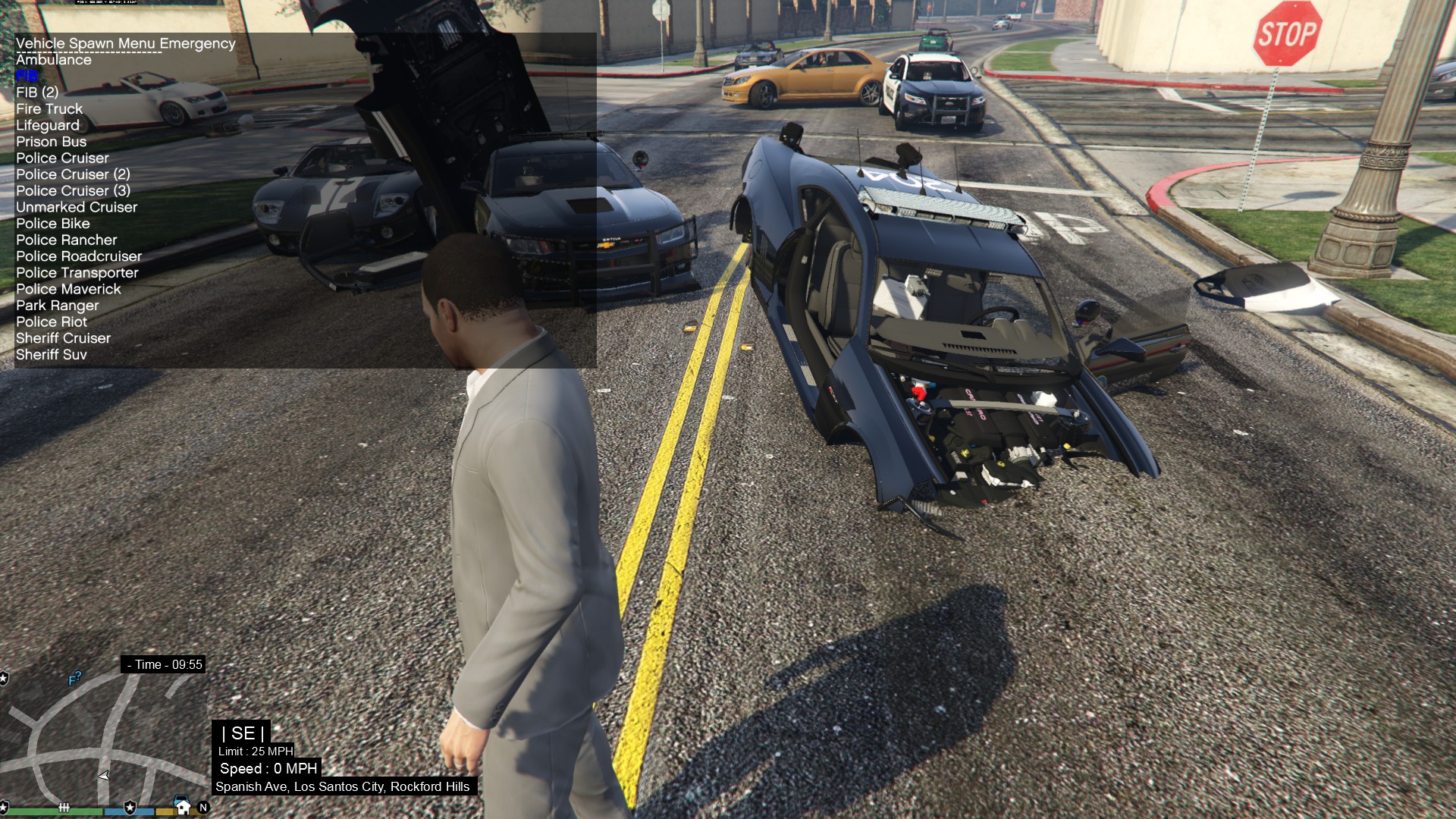Viewport: 1456px width, 819px height.
Task: Spawn the Sheriff Cruiser
Action: pyautogui.click(x=63, y=338)
